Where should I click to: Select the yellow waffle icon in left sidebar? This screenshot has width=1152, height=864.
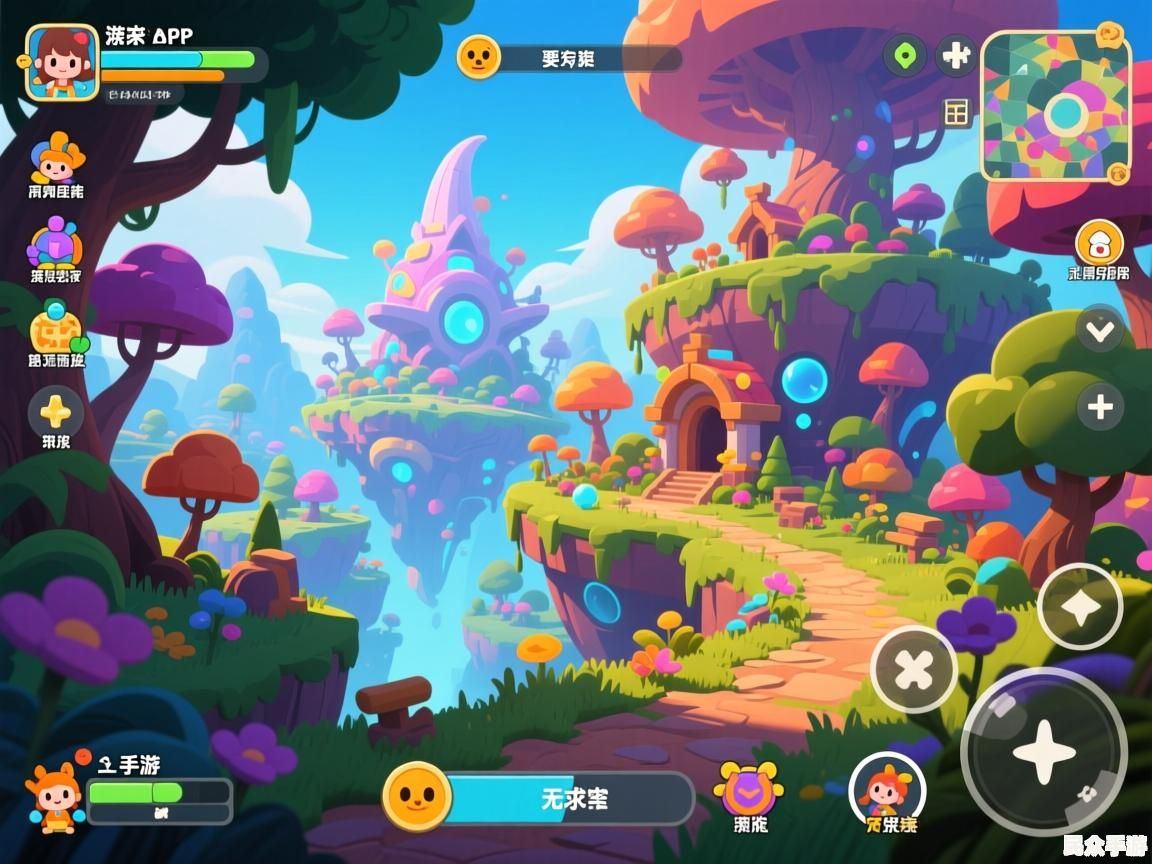point(54,329)
